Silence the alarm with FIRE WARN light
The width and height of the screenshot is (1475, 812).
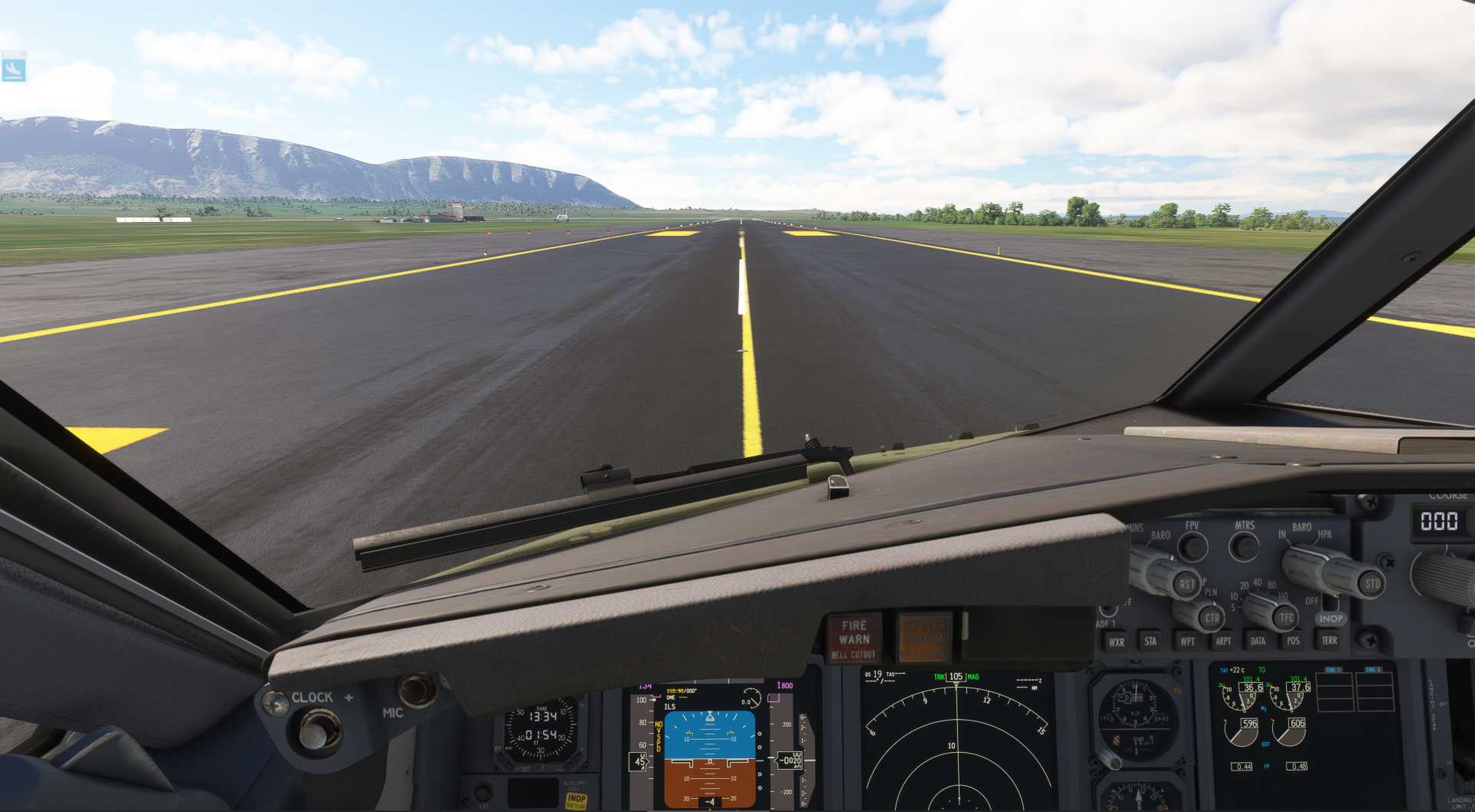854,638
